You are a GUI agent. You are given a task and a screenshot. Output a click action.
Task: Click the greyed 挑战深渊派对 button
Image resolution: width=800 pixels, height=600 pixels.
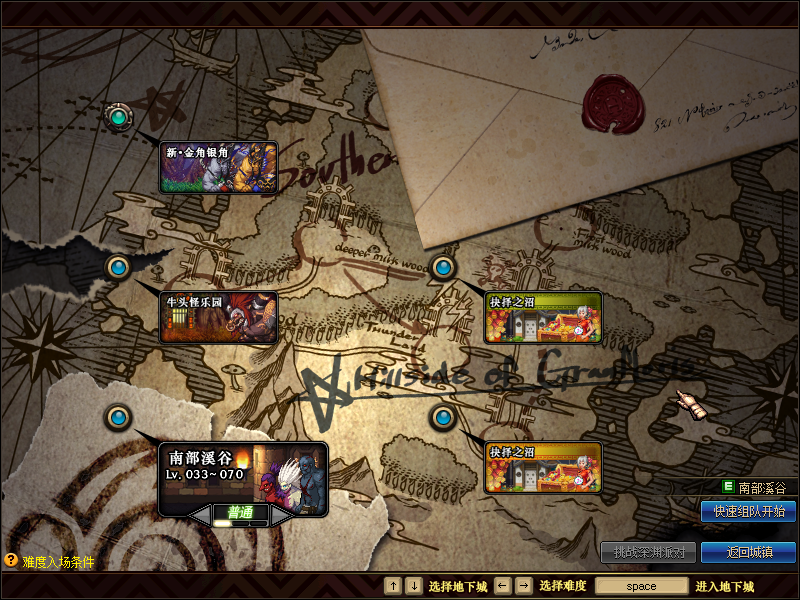pyautogui.click(x=648, y=552)
